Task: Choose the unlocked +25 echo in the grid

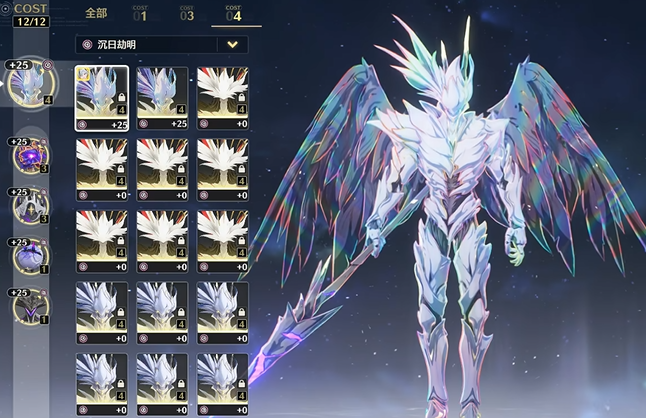Action: 162,98
